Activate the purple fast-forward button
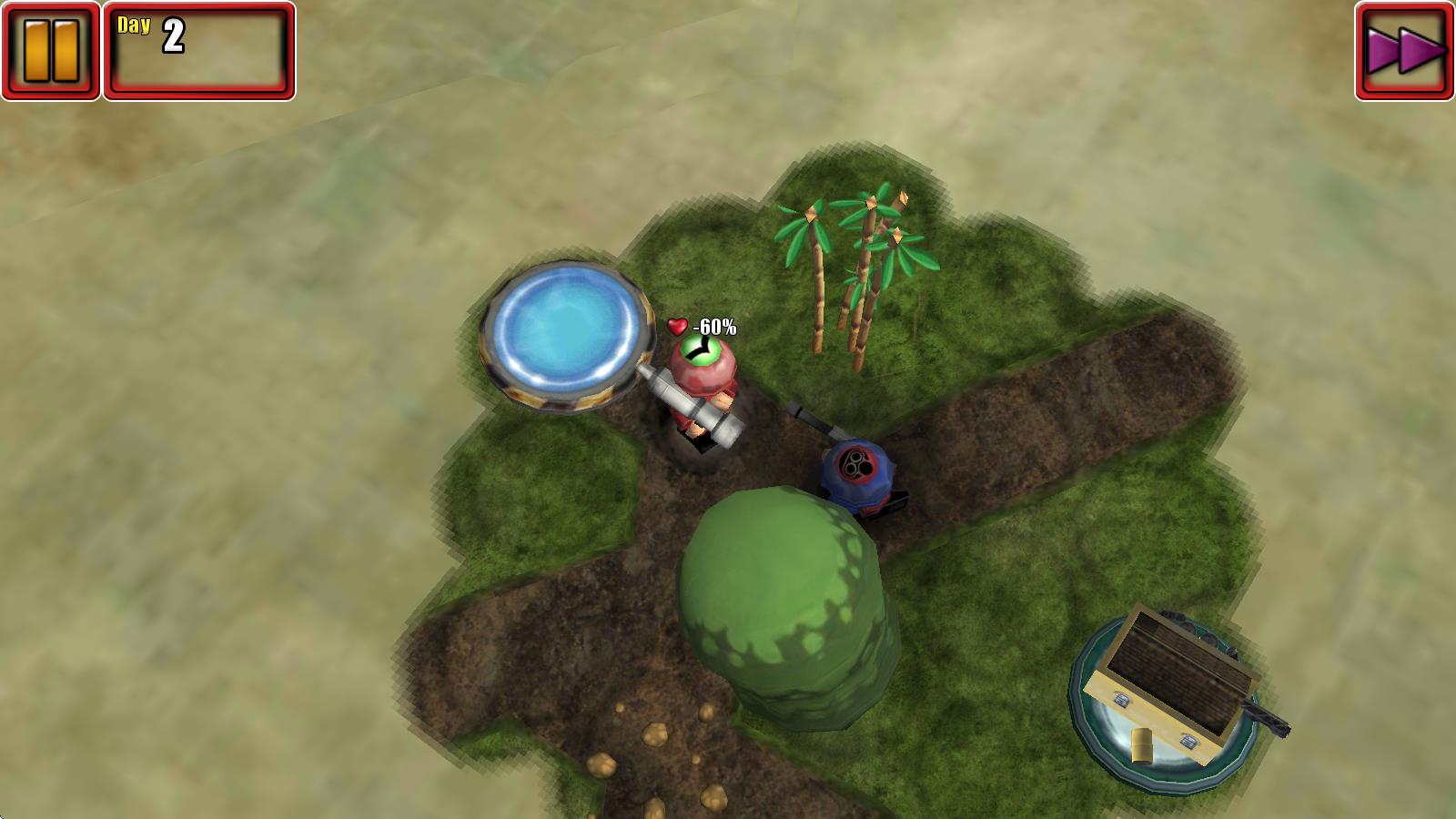The image size is (1456, 819). click(x=1404, y=51)
